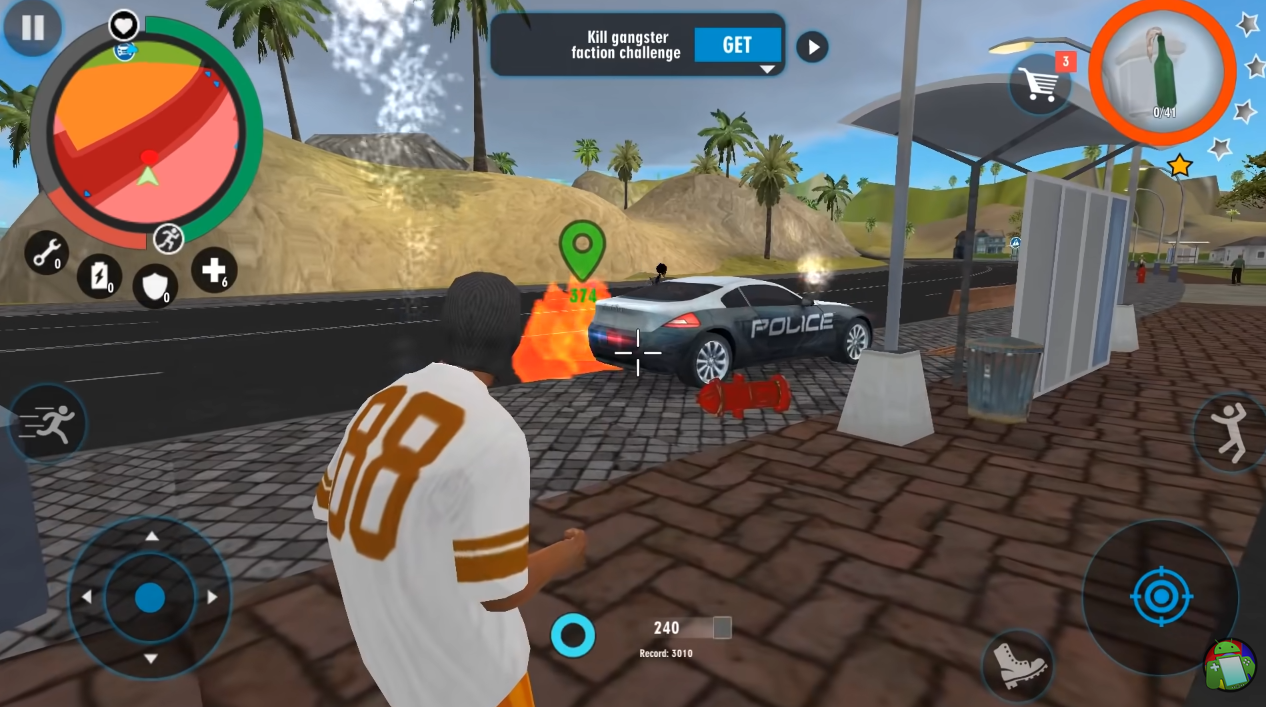Screen dimensions: 1266x707
Task: Use the battery energy item
Action: coord(99,275)
